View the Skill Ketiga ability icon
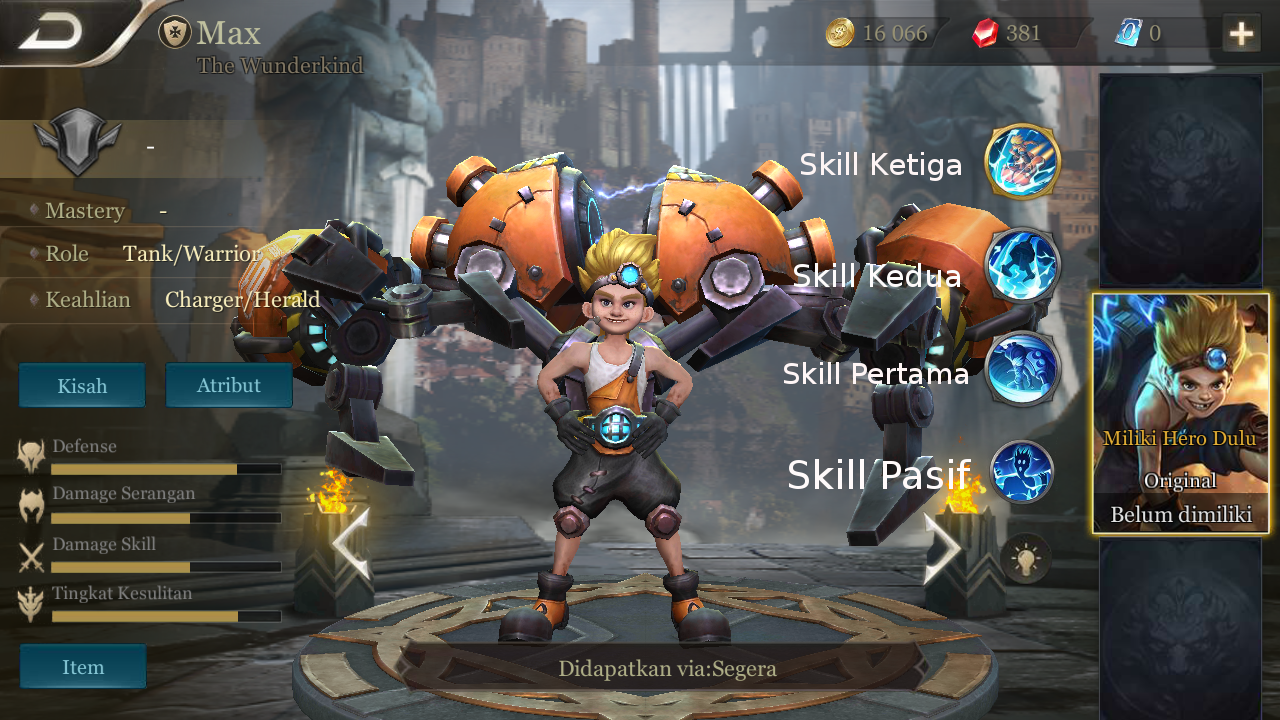Image resolution: width=1280 pixels, height=720 pixels. coord(1022,162)
